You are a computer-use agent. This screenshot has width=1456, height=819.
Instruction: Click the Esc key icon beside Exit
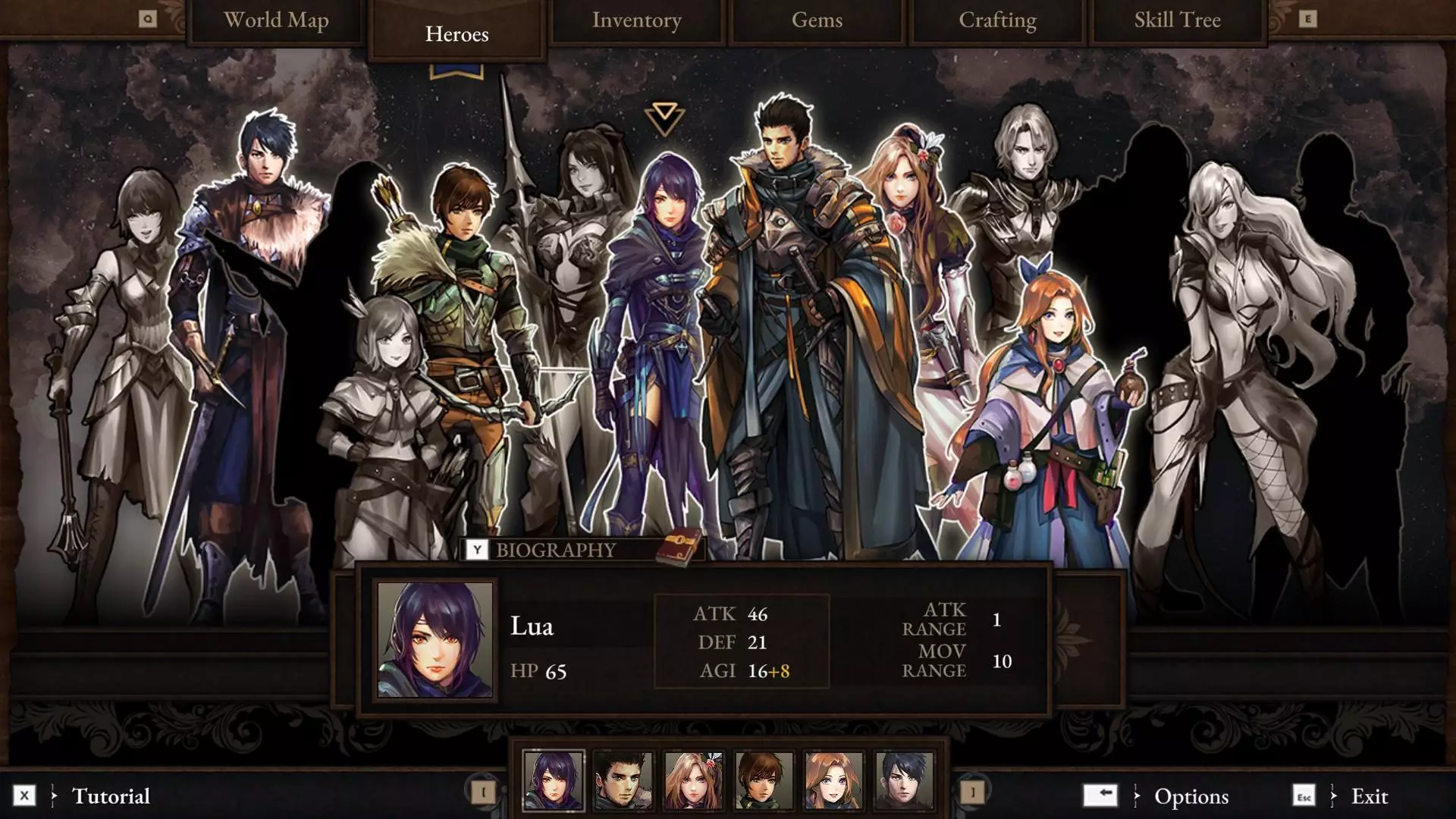pyautogui.click(x=1304, y=796)
